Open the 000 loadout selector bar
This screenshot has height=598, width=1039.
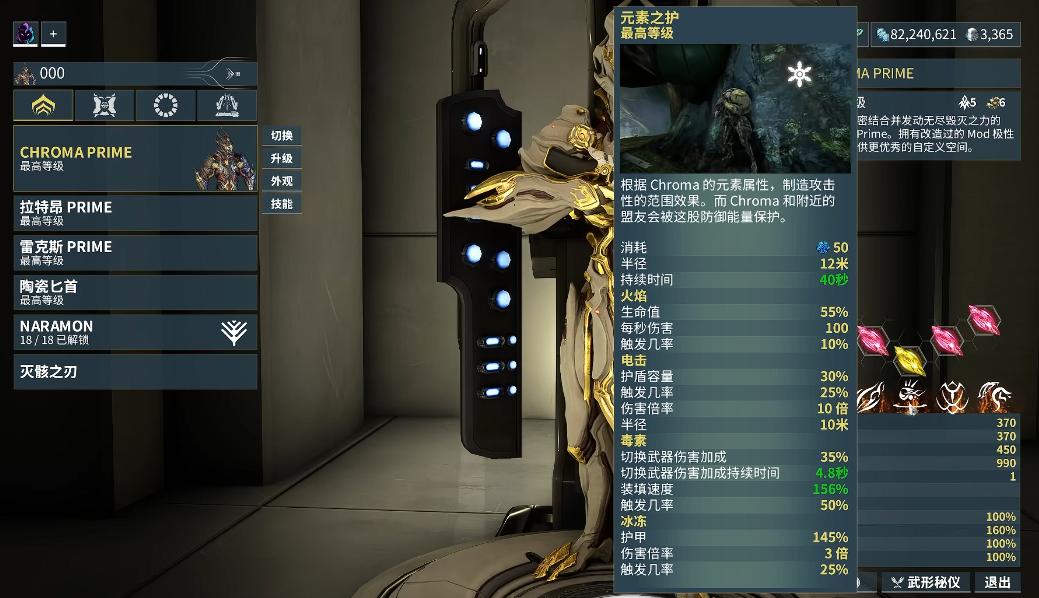[x=135, y=74]
